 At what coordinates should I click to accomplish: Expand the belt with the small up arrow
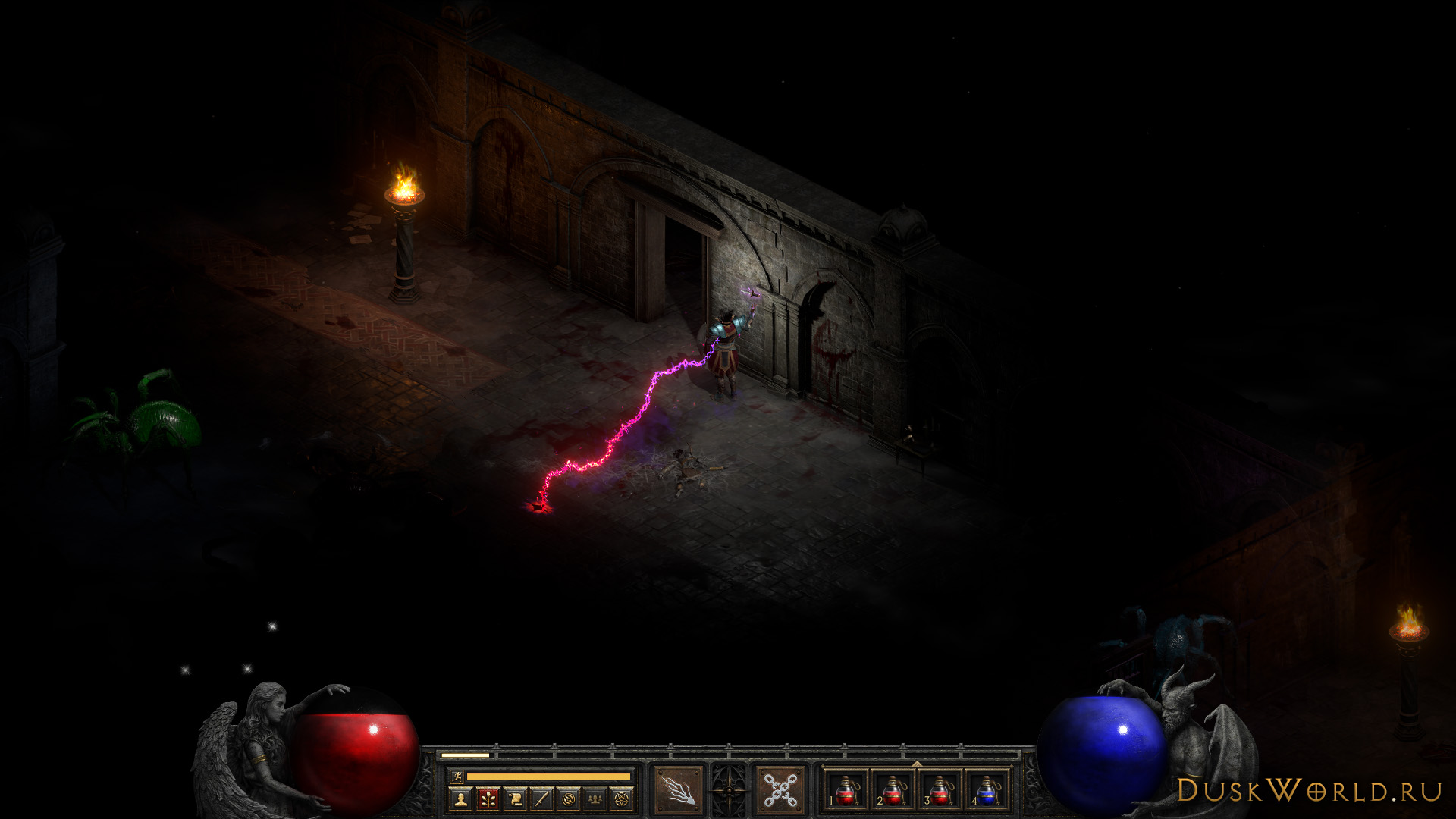click(x=916, y=764)
